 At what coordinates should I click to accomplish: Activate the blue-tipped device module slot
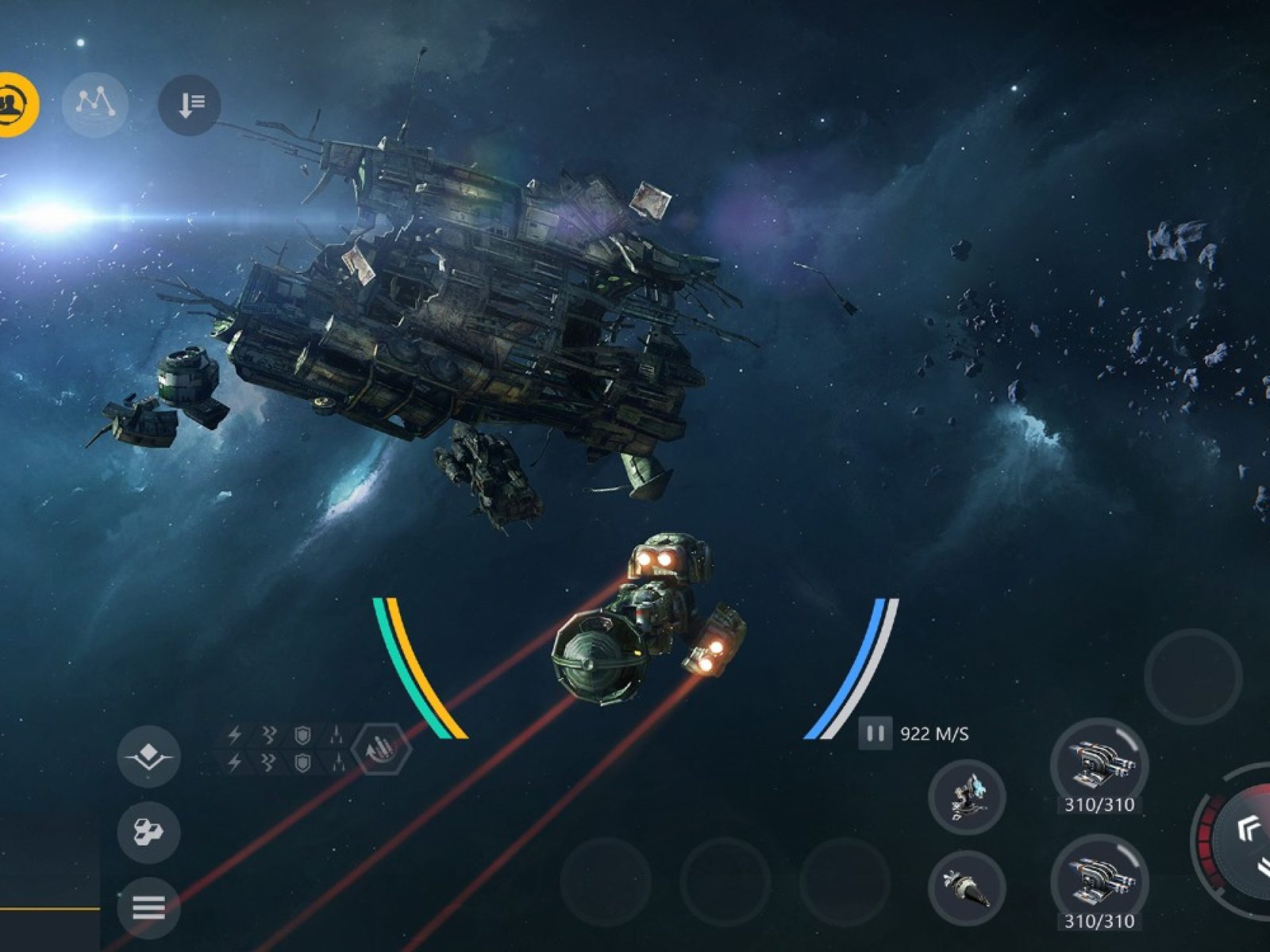(x=967, y=797)
